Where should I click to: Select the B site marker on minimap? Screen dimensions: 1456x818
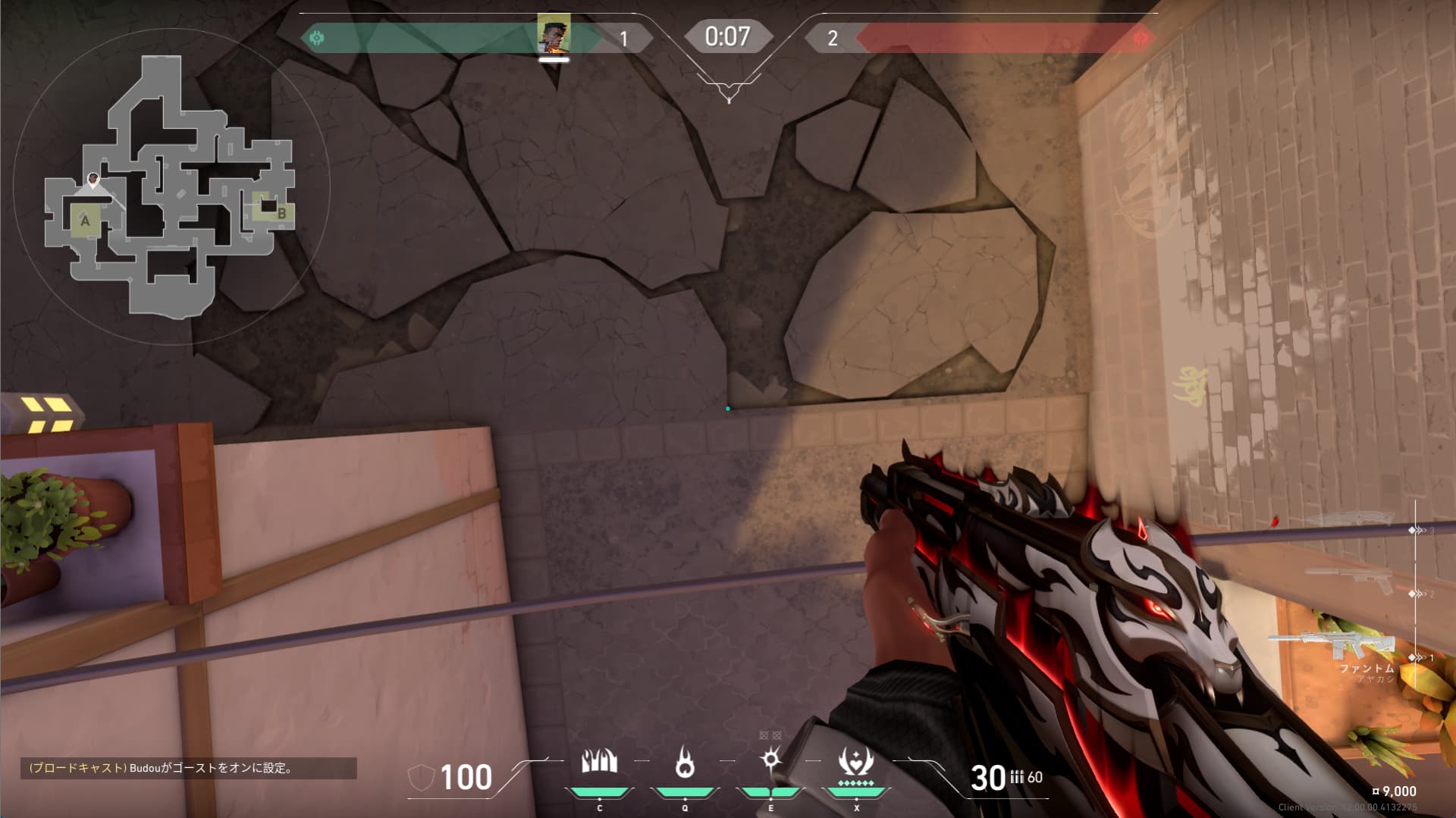281,214
